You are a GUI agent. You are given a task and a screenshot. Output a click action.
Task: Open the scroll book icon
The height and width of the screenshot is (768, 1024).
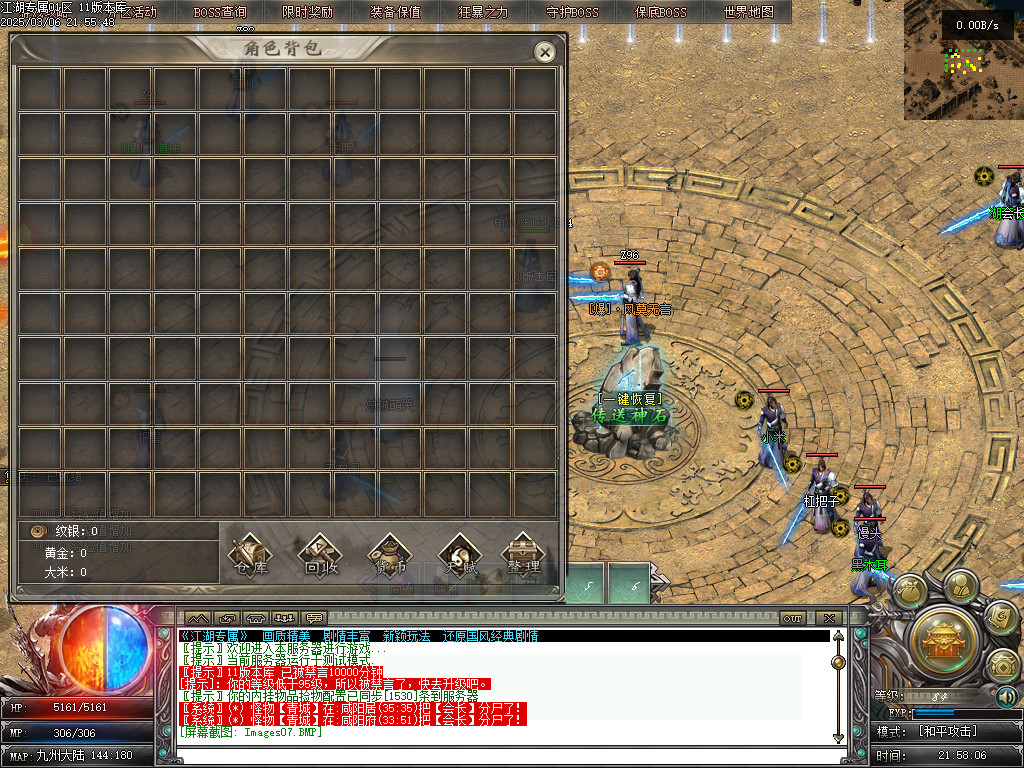click(x=1001, y=617)
